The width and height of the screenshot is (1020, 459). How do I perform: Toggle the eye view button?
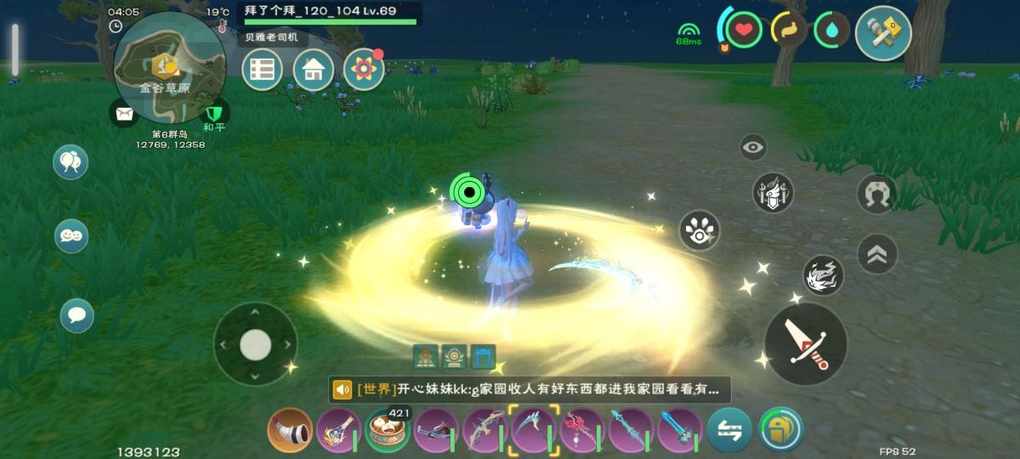753,148
